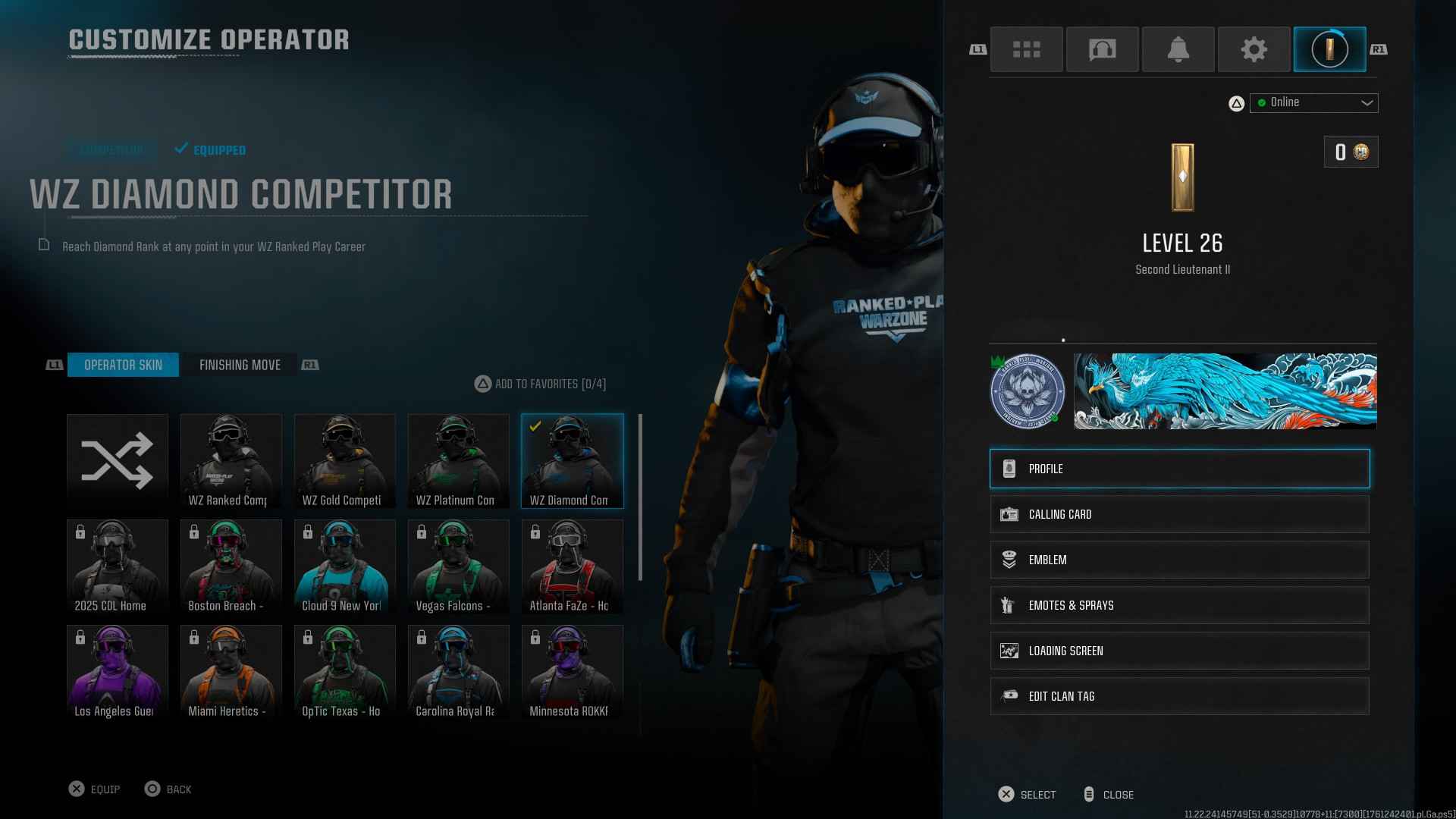Open the settings gear icon

coord(1254,49)
